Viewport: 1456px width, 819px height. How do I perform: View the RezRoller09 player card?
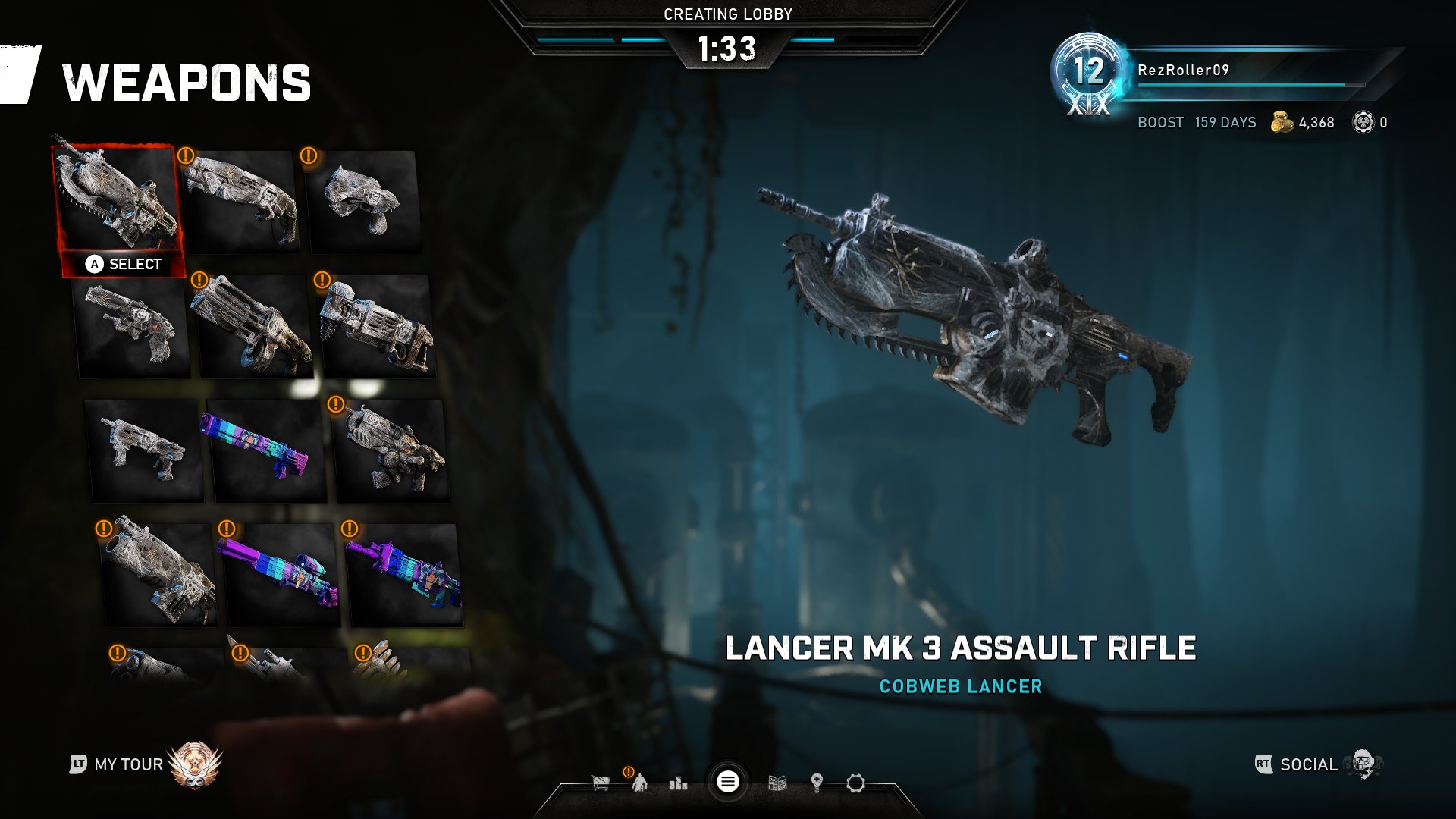coord(1183,71)
